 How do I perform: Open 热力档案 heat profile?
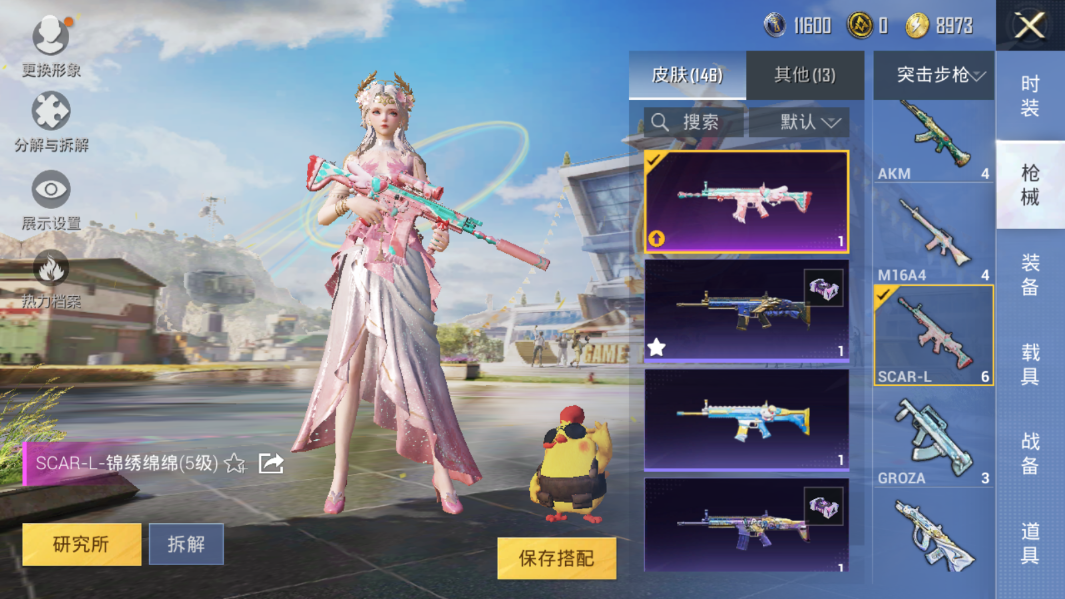tap(51, 278)
